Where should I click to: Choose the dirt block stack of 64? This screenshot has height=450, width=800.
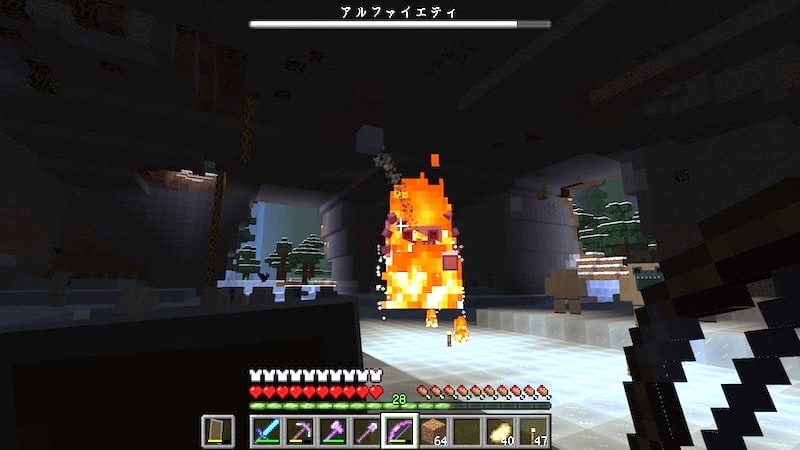point(432,431)
